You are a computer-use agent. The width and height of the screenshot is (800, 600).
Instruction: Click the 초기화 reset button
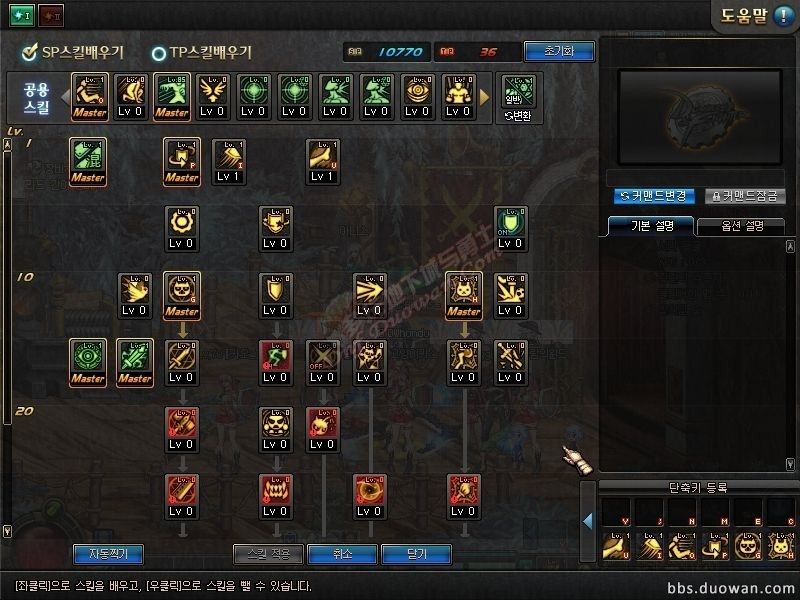coord(558,51)
